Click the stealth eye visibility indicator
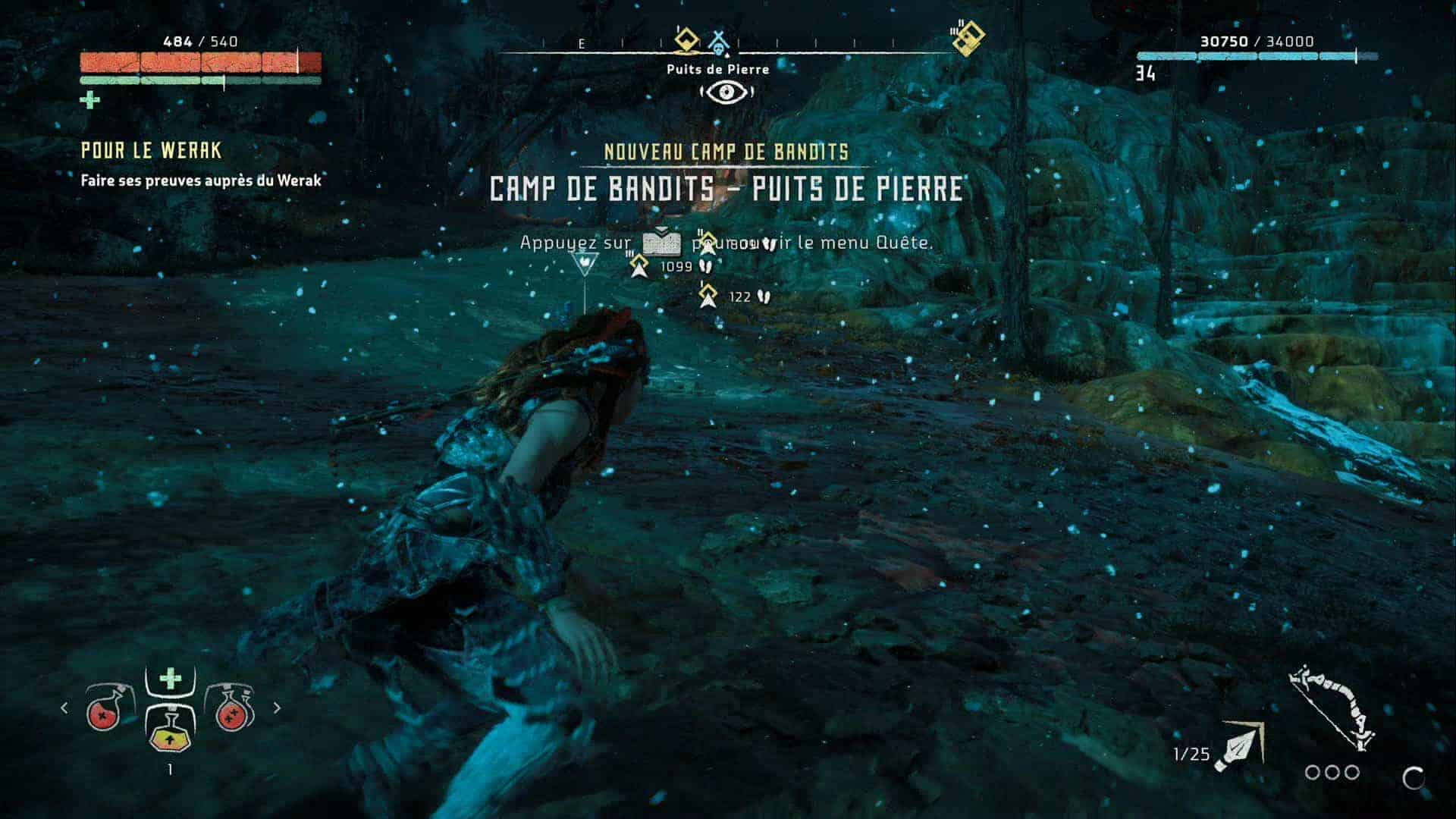 pos(726,93)
